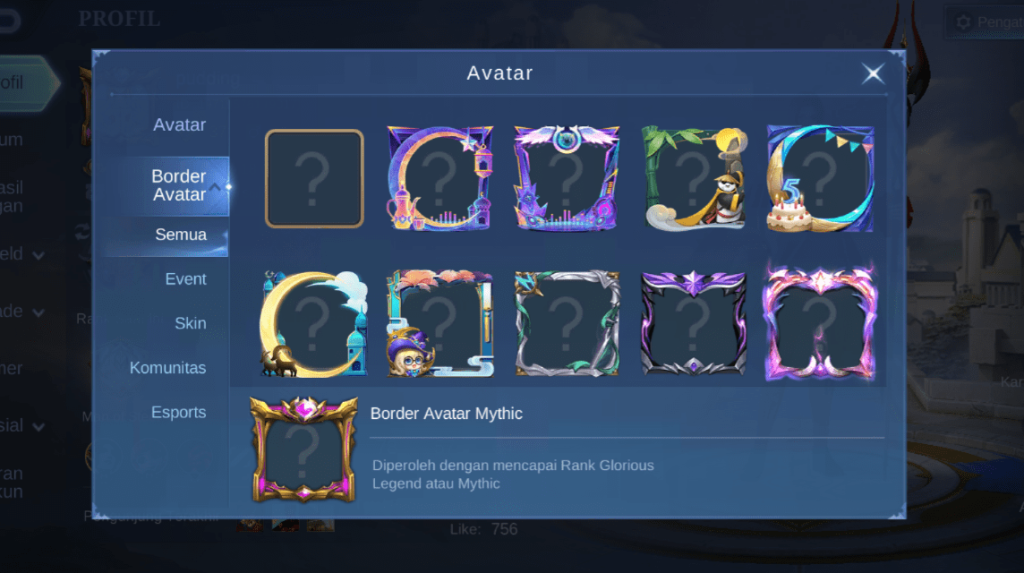This screenshot has height=573, width=1024.
Task: Choose the purple winged music border
Action: coord(566,179)
